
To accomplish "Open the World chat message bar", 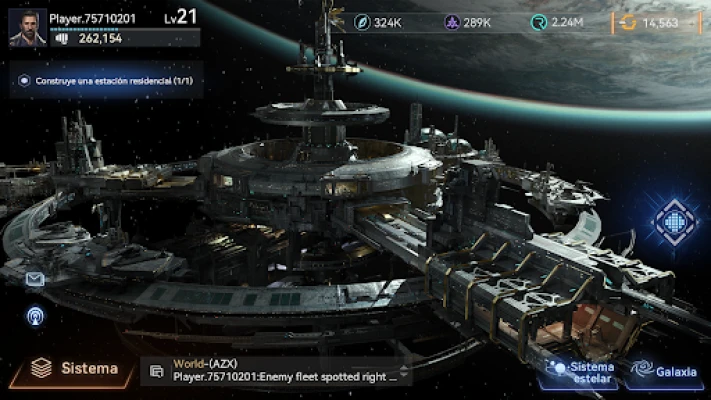I will tap(285, 371).
